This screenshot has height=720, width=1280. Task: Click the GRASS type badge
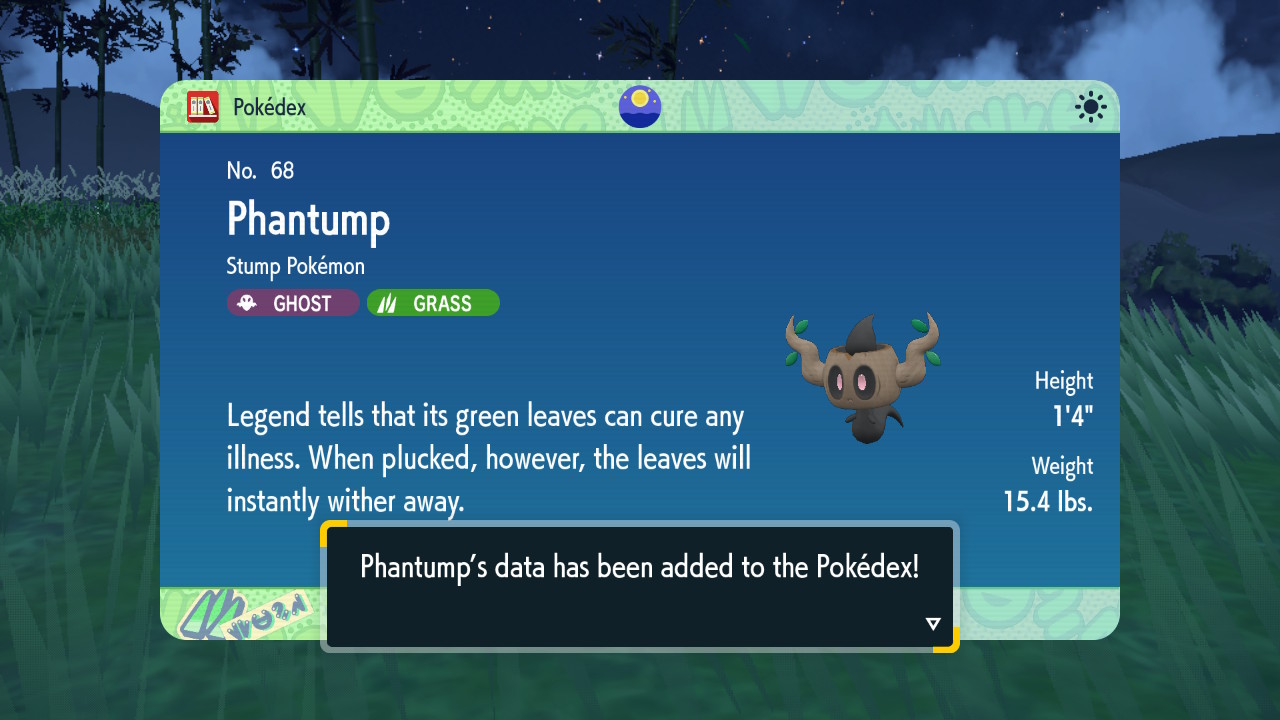pyautogui.click(x=433, y=303)
